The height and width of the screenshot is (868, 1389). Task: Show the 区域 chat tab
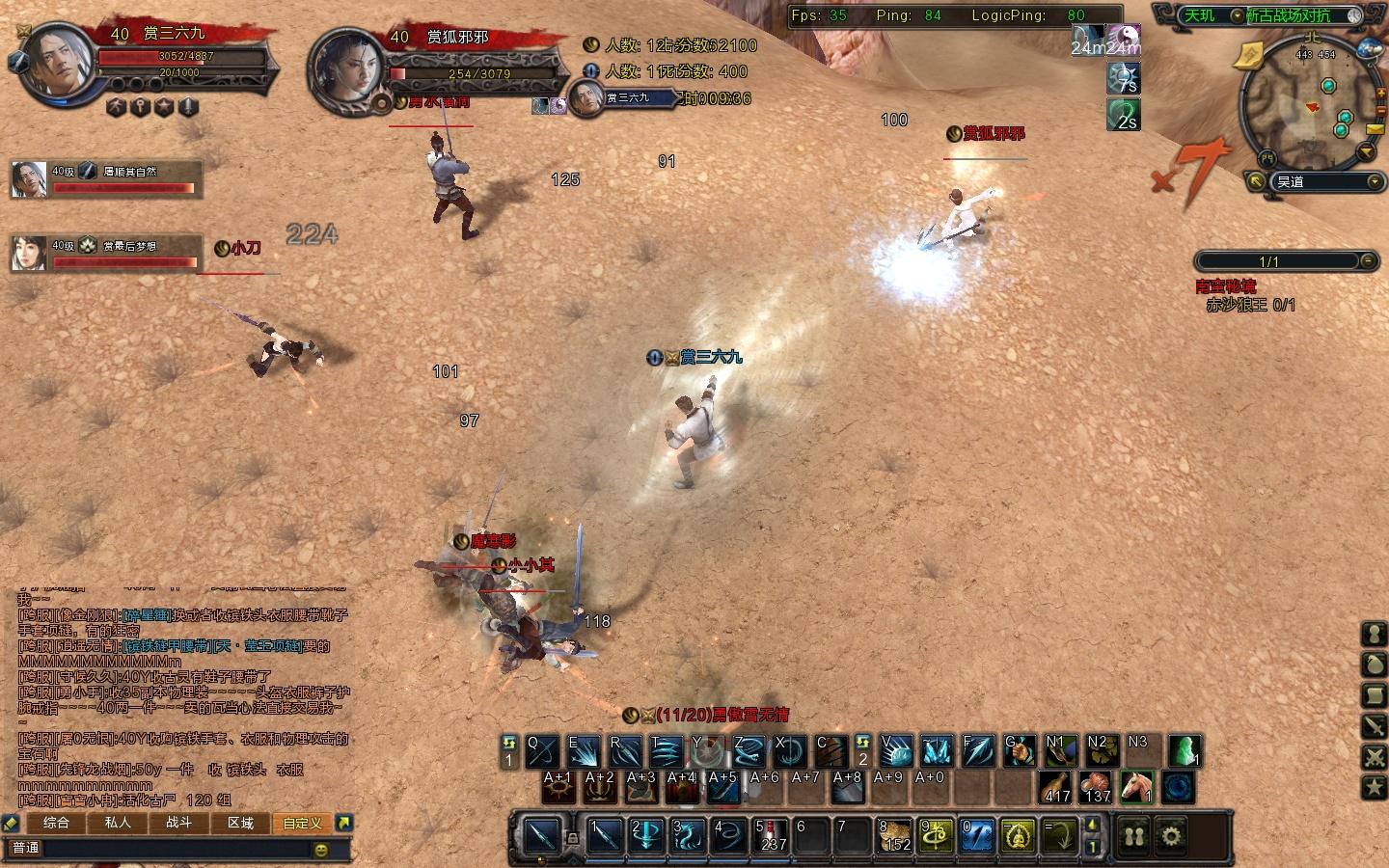click(x=241, y=823)
